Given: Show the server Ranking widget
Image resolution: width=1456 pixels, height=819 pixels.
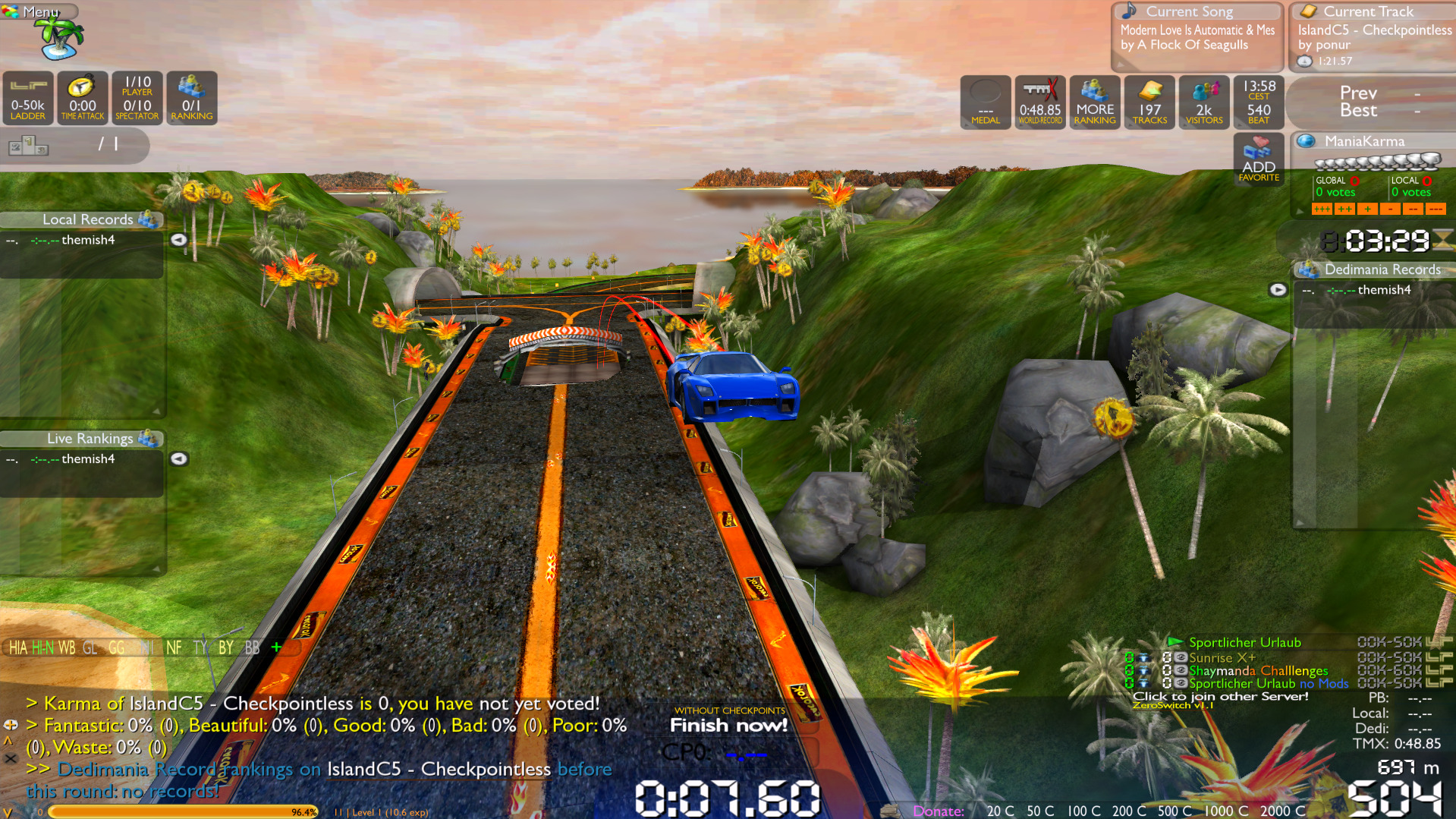Looking at the screenshot, I should (x=192, y=98).
